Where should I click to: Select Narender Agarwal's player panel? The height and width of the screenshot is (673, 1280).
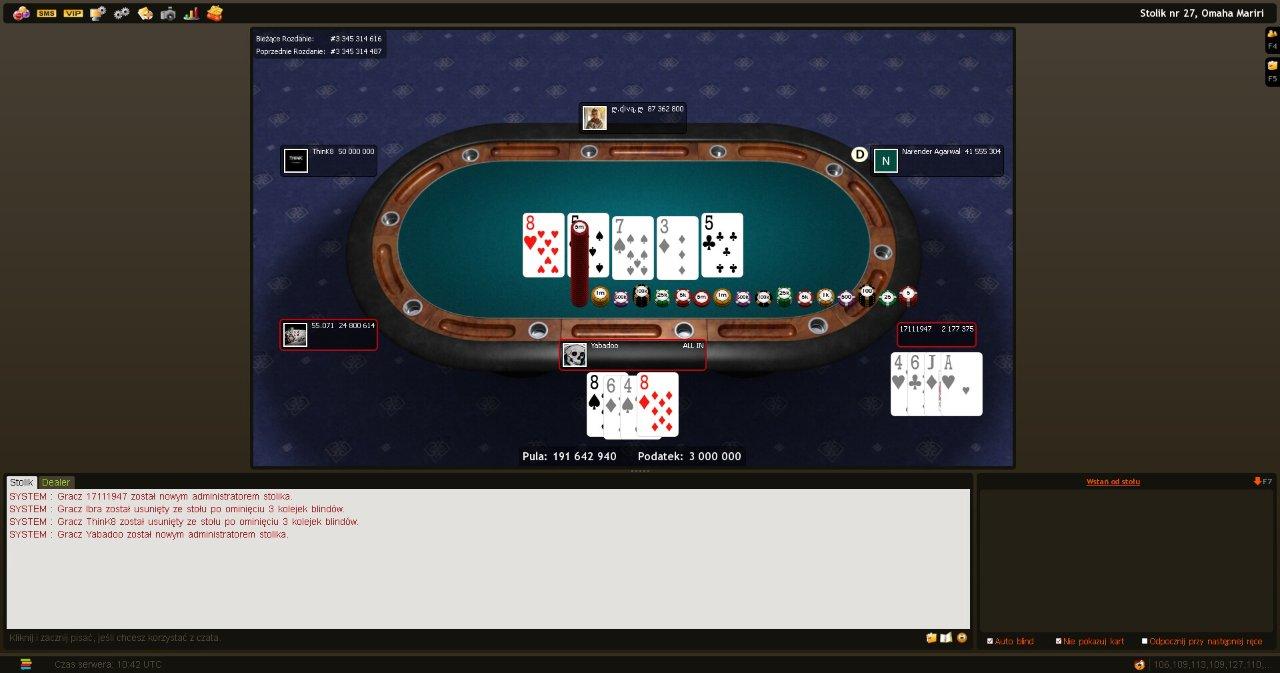coord(935,160)
